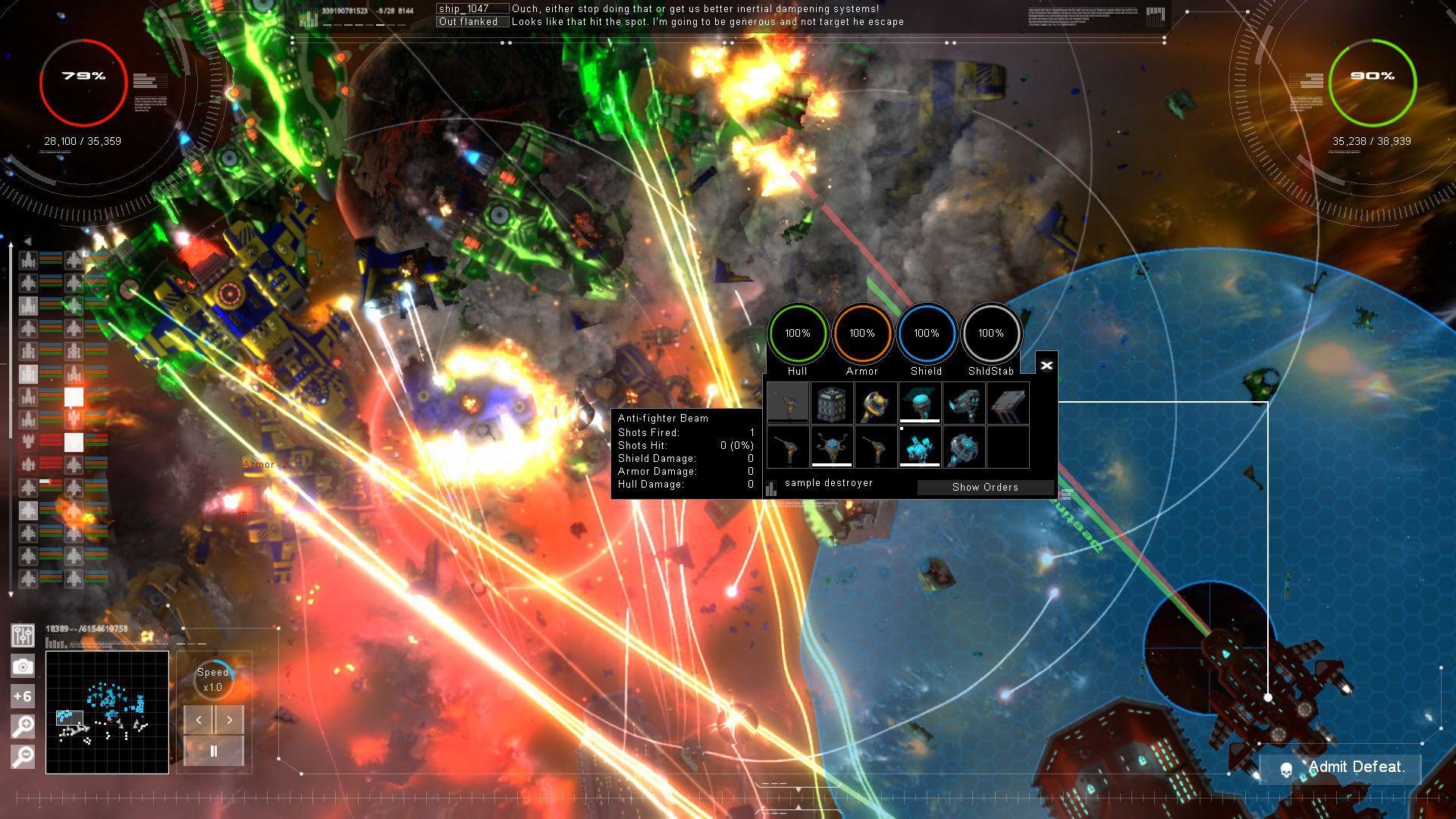Select the crate-shaped module in the equipment grid
This screenshot has width=1456, height=819.
[x=832, y=403]
